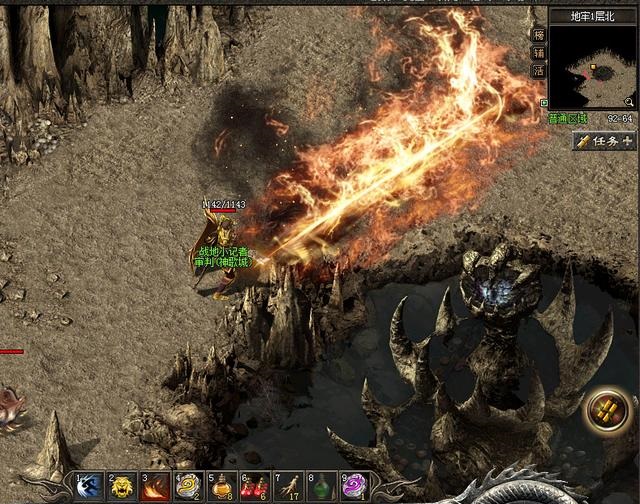Open the 活 activity tab
Screen dimensions: 640x504
click(539, 71)
